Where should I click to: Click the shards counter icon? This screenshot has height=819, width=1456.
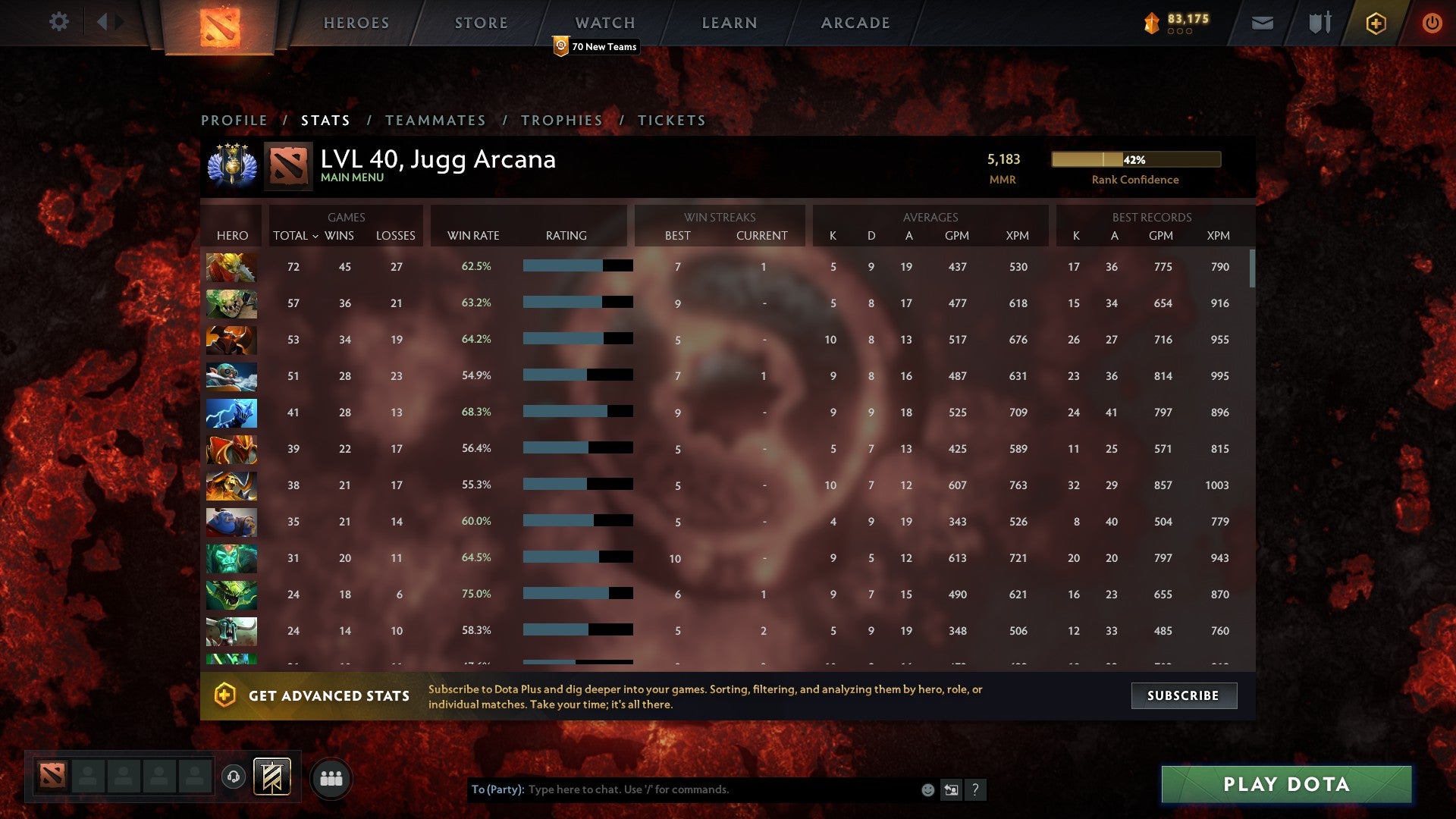pos(1150,22)
